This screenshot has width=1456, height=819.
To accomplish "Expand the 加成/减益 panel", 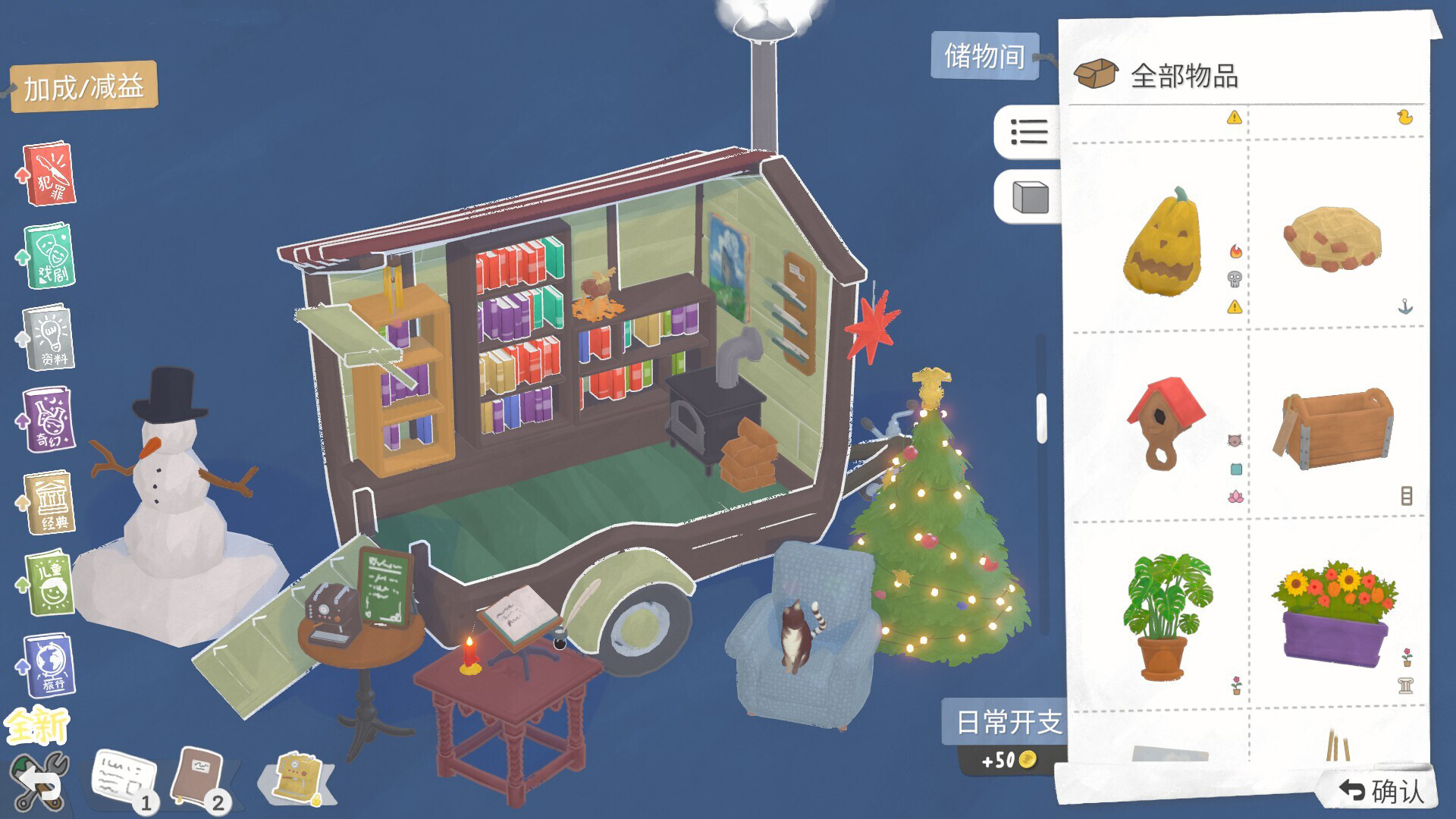I will tap(83, 87).
